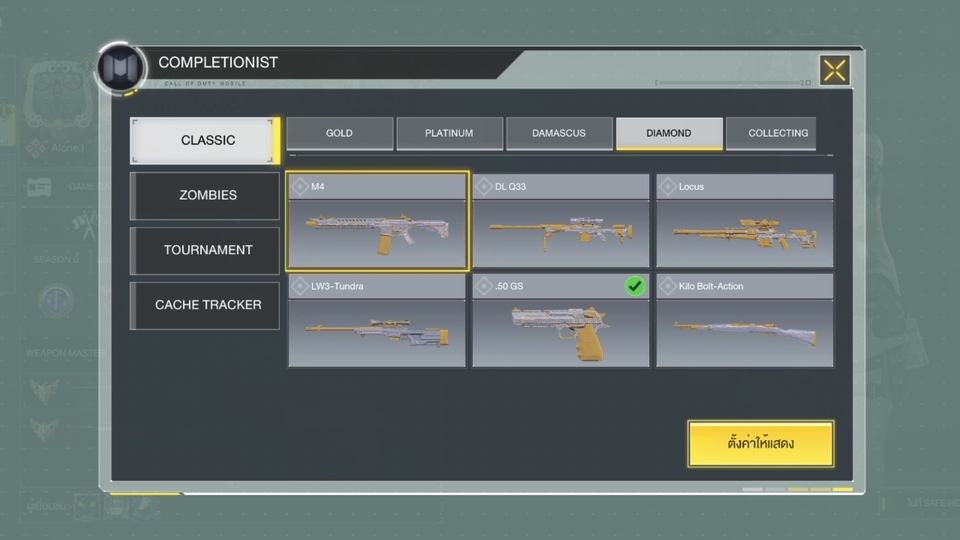Click the yellow Thai display-setting button
Viewport: 960px width, 540px height.
coord(760,443)
